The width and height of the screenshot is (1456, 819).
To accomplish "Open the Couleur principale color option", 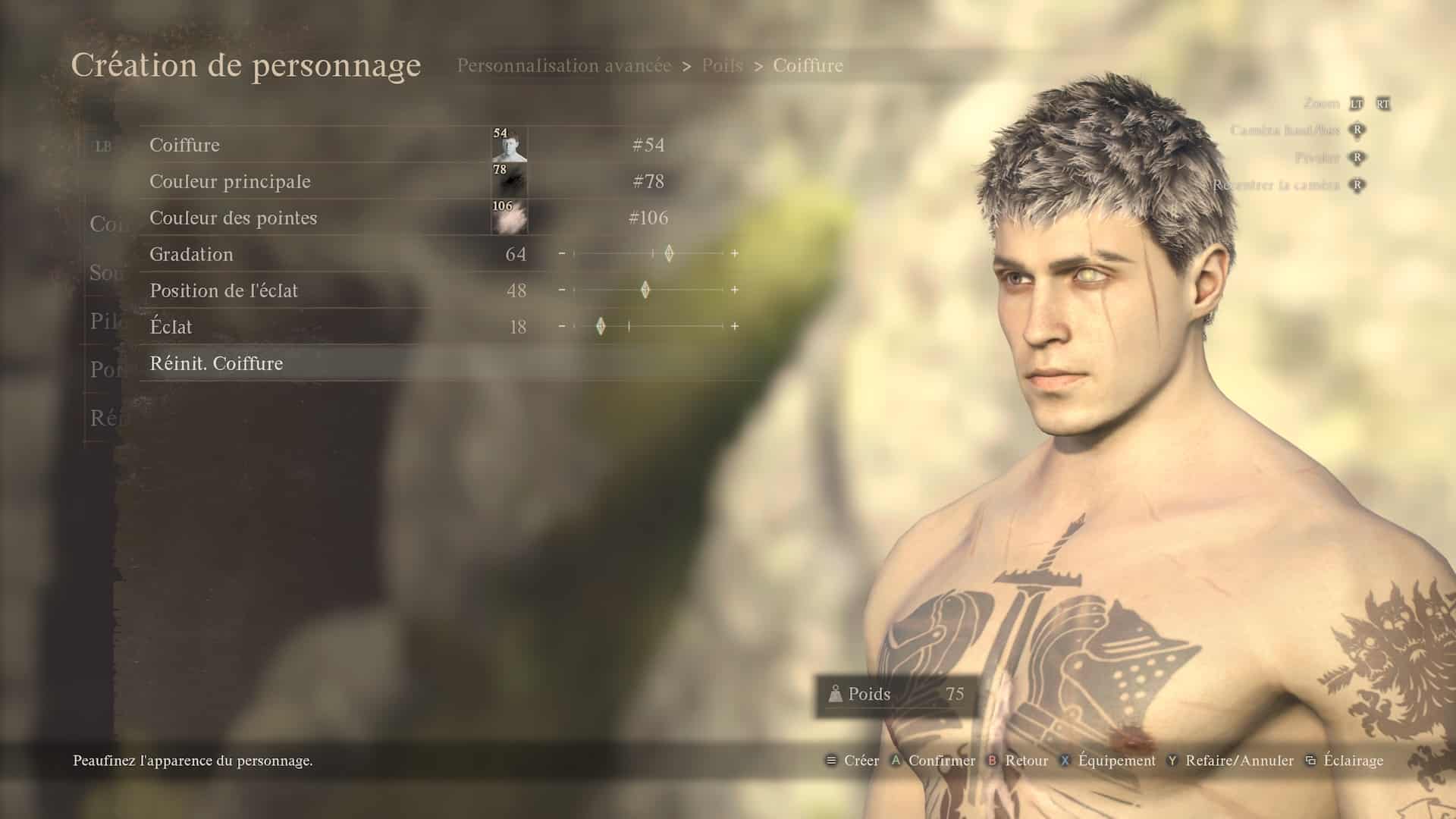I will click(230, 181).
